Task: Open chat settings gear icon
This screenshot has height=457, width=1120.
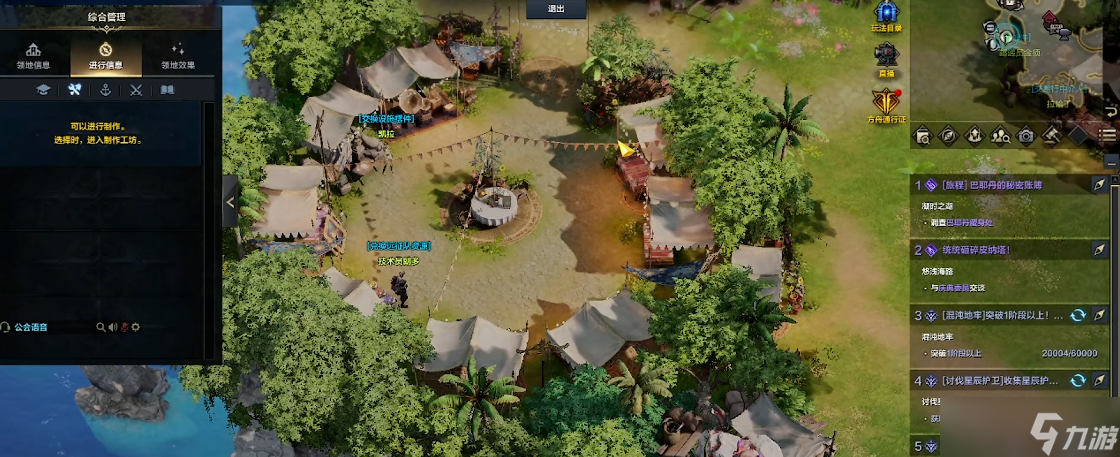Action: [136, 327]
